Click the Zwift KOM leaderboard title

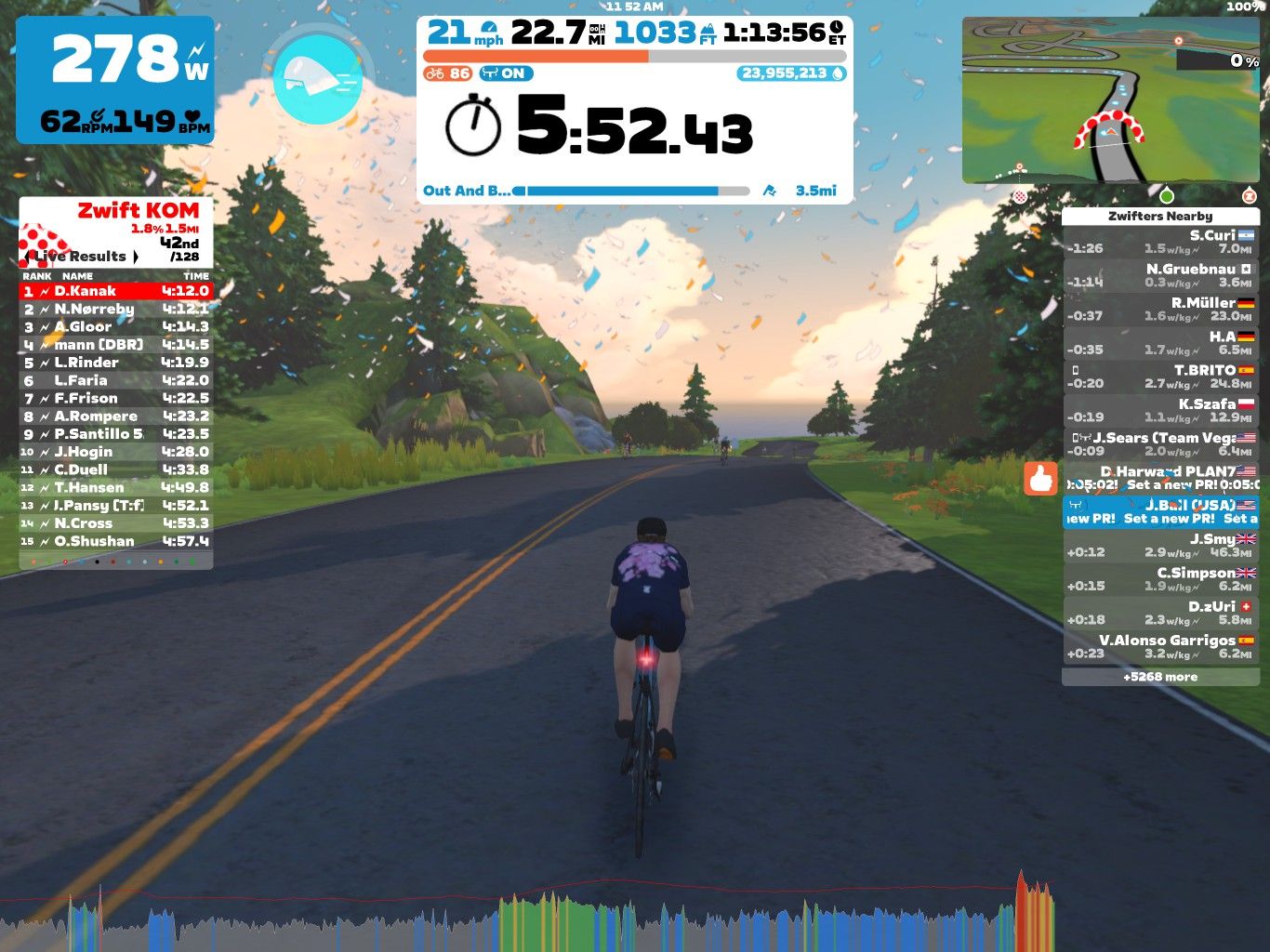point(136,210)
